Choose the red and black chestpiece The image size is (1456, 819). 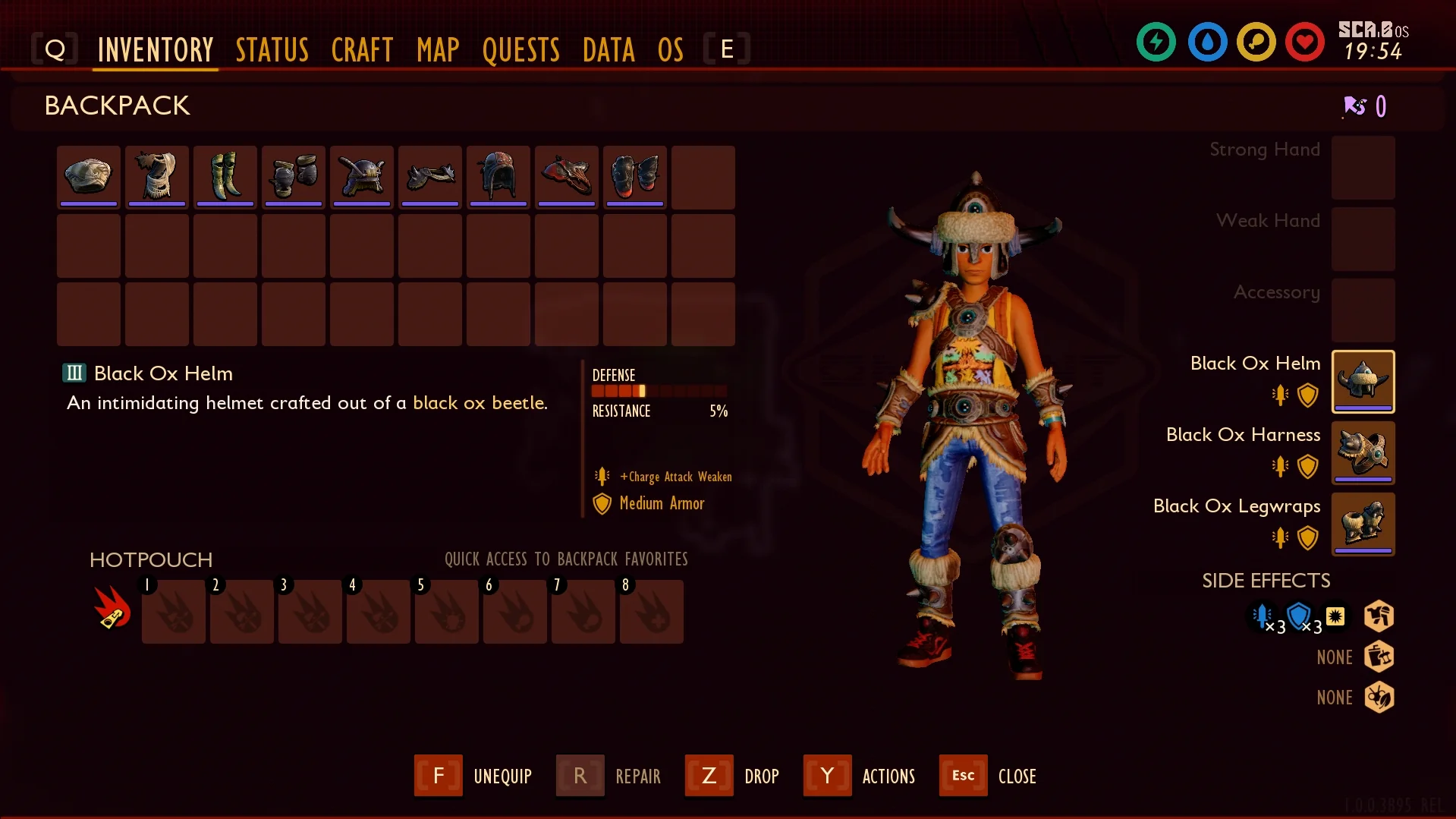click(x=567, y=176)
